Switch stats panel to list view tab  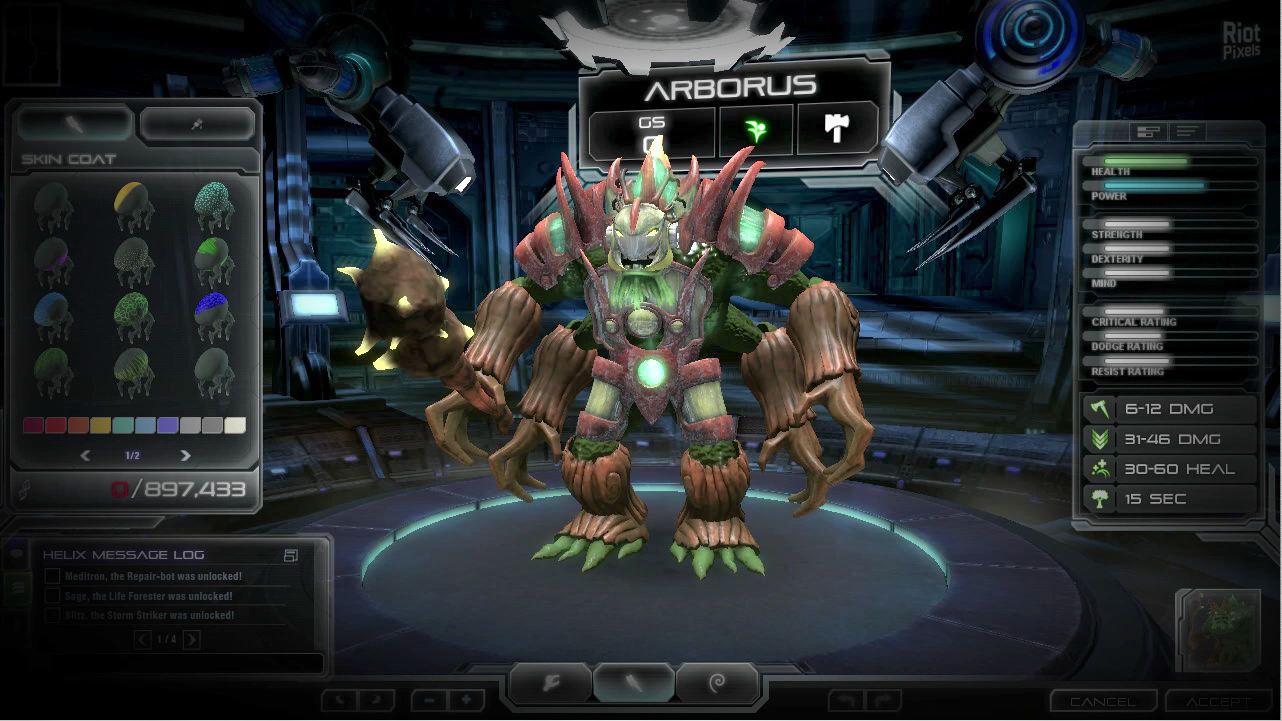1187,131
